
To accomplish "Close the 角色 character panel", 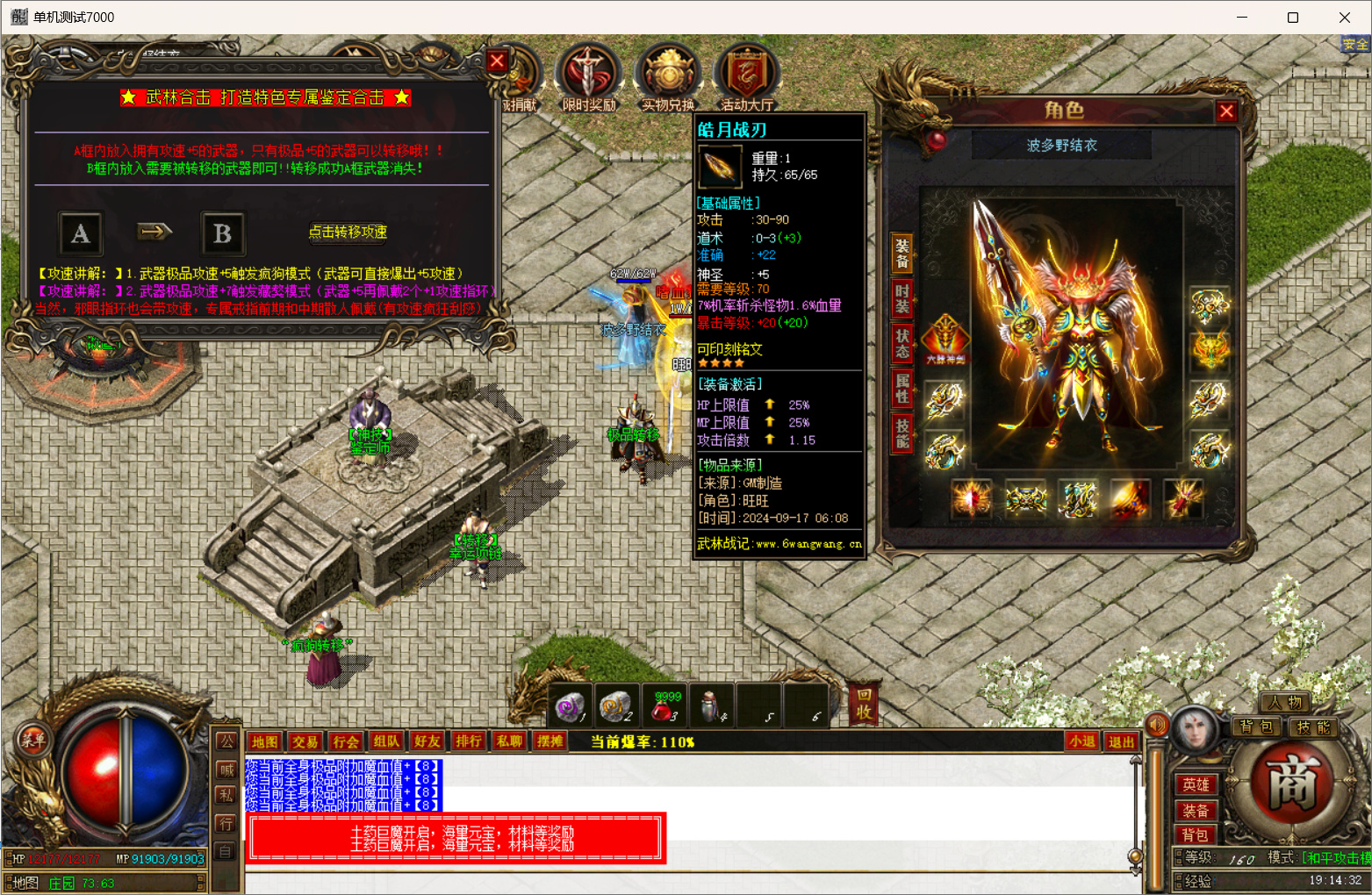I will point(1226,111).
